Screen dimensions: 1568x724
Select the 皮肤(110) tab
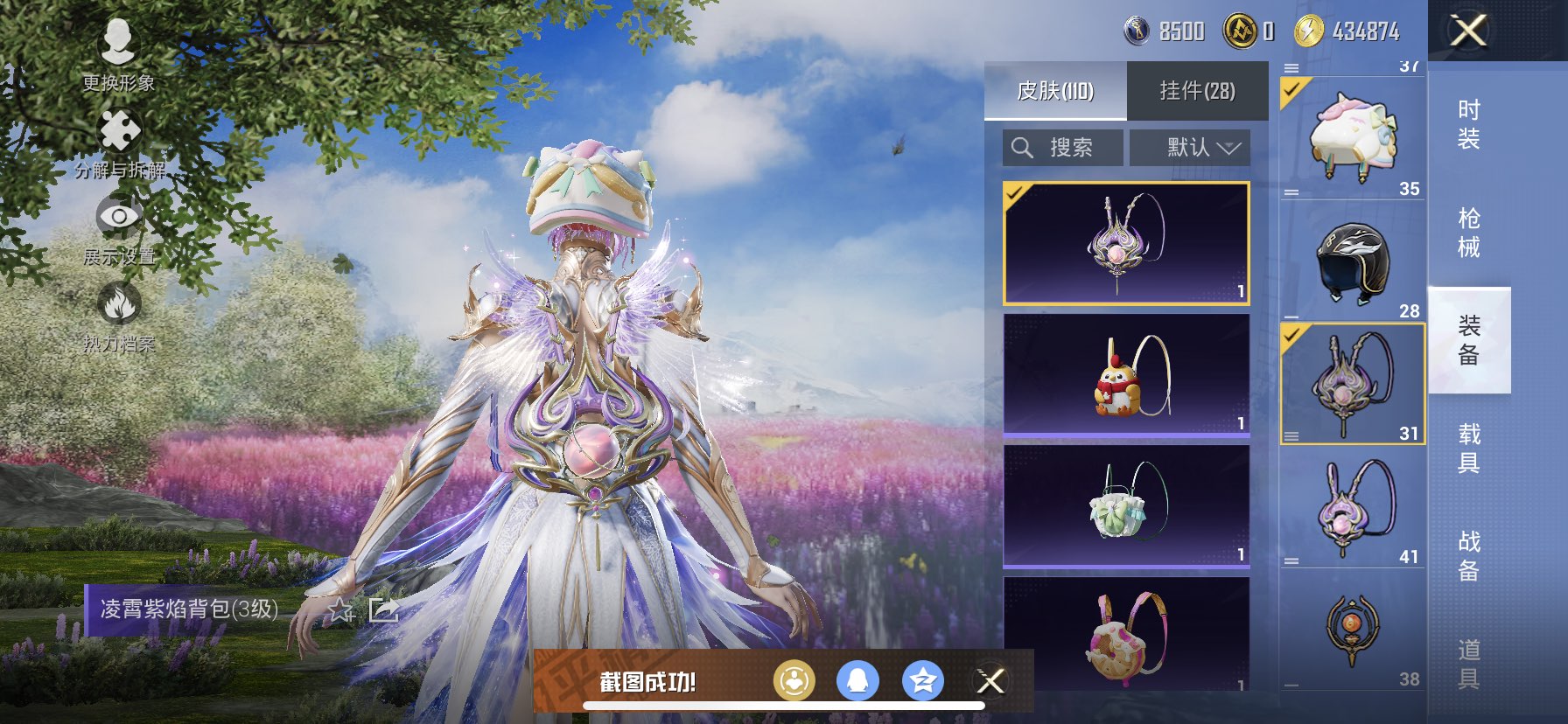pyautogui.click(x=1055, y=90)
